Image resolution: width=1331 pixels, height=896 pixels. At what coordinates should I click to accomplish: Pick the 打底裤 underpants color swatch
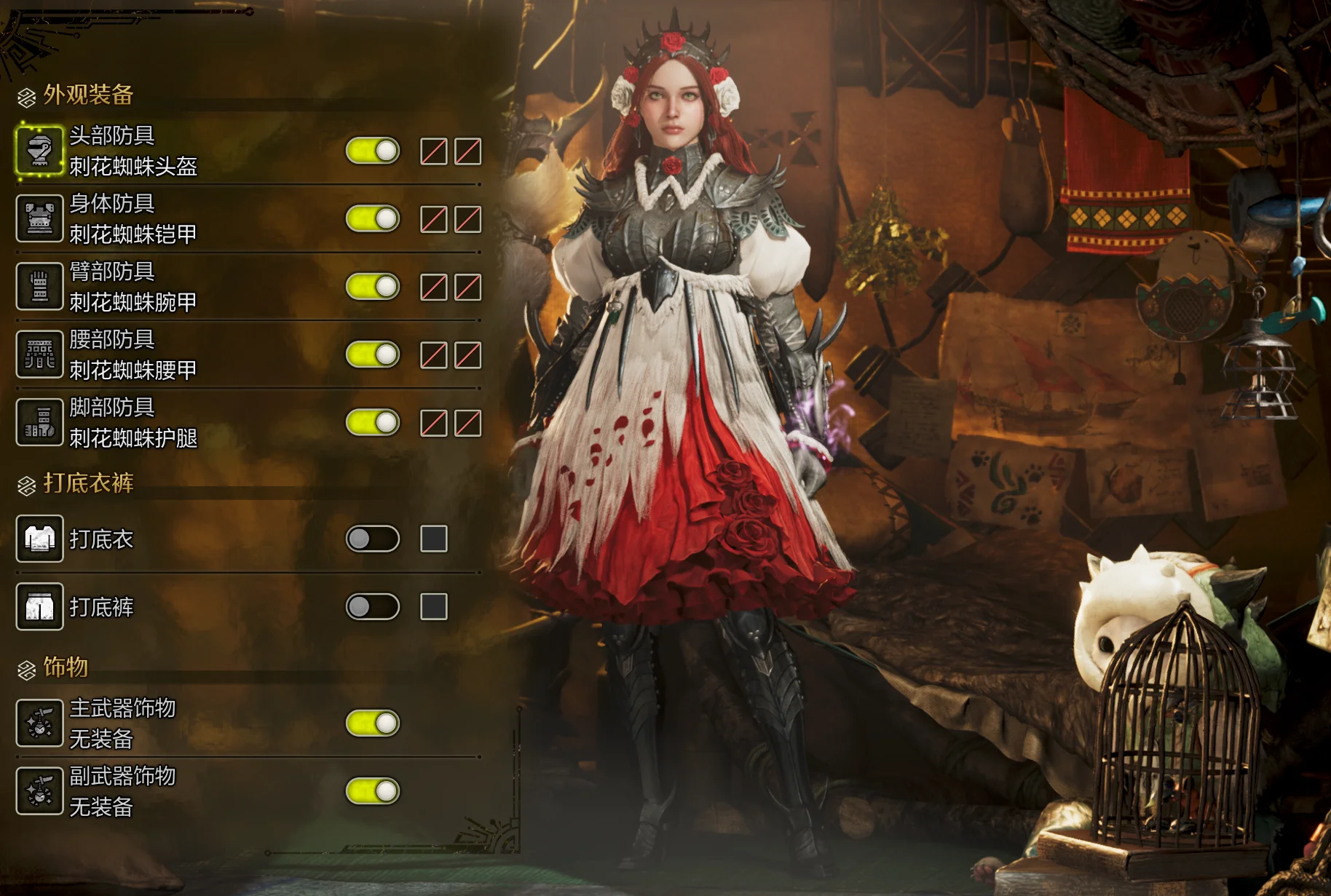(x=434, y=606)
